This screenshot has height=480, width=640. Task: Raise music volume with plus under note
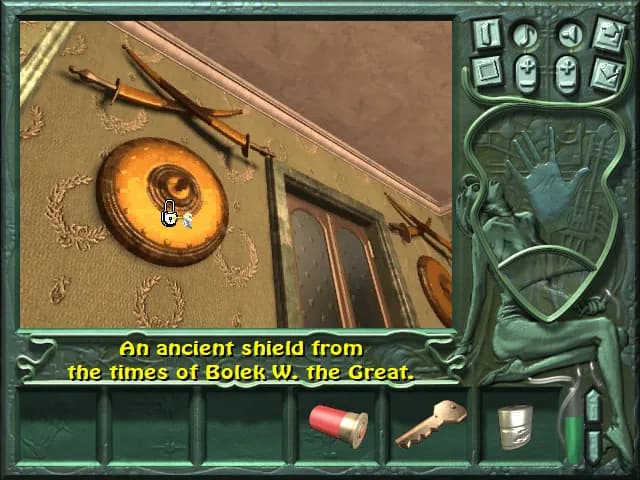525,64
